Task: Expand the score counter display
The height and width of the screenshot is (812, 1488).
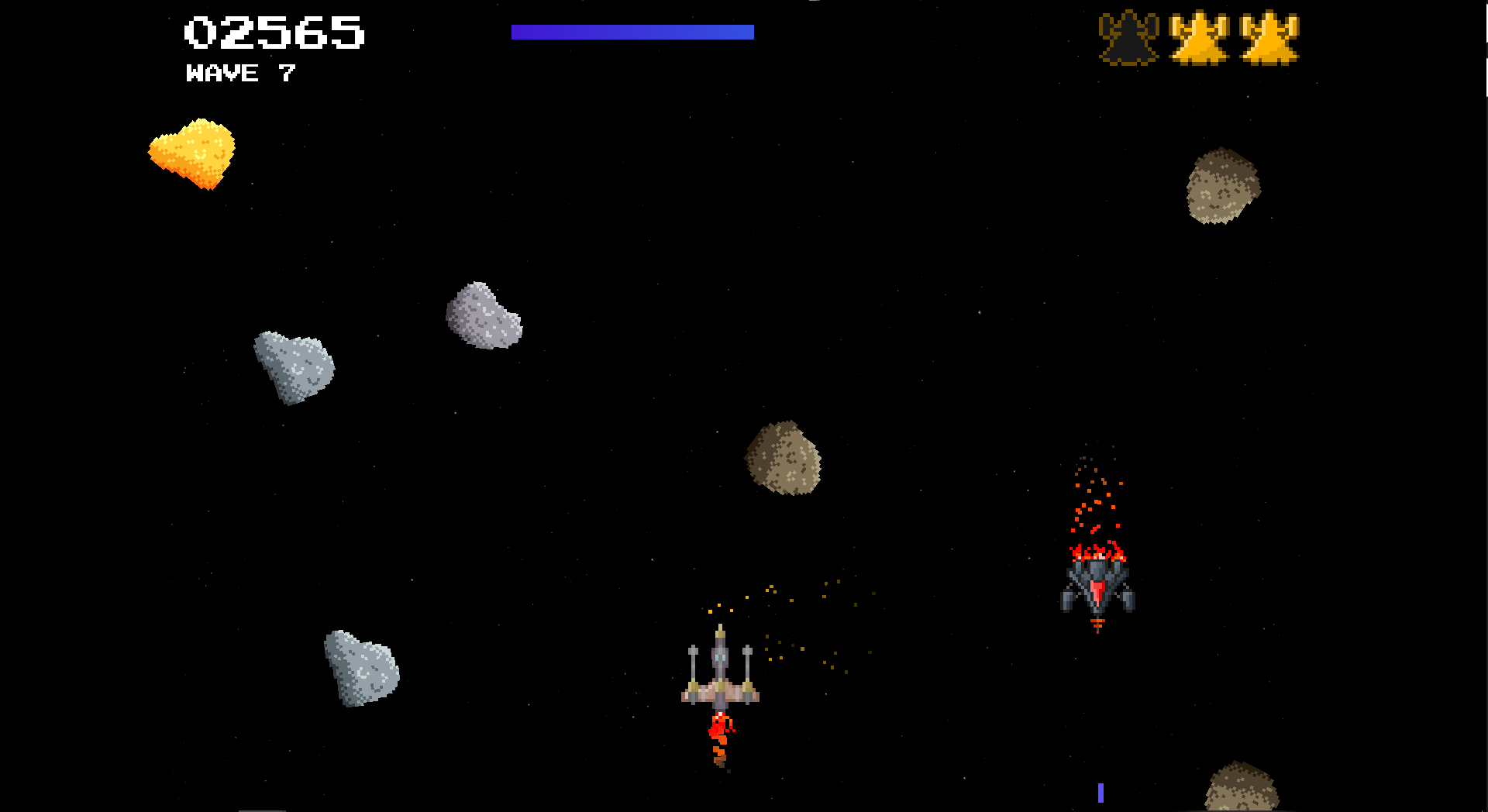Action: point(273,32)
